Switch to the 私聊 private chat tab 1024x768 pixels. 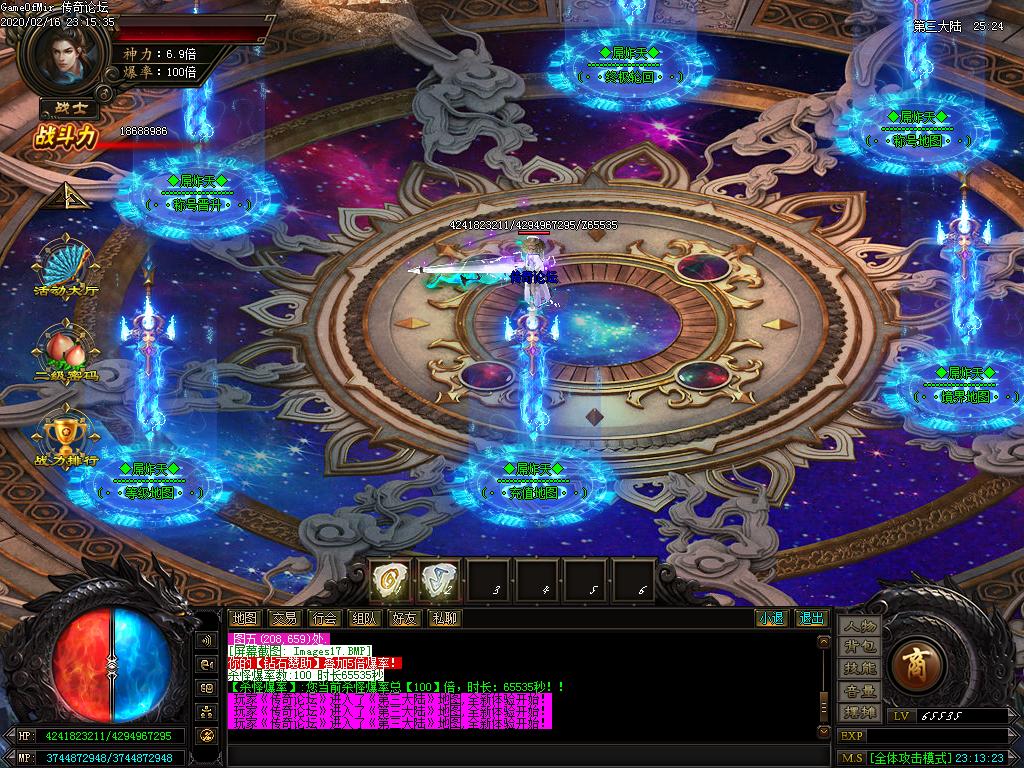pos(444,619)
